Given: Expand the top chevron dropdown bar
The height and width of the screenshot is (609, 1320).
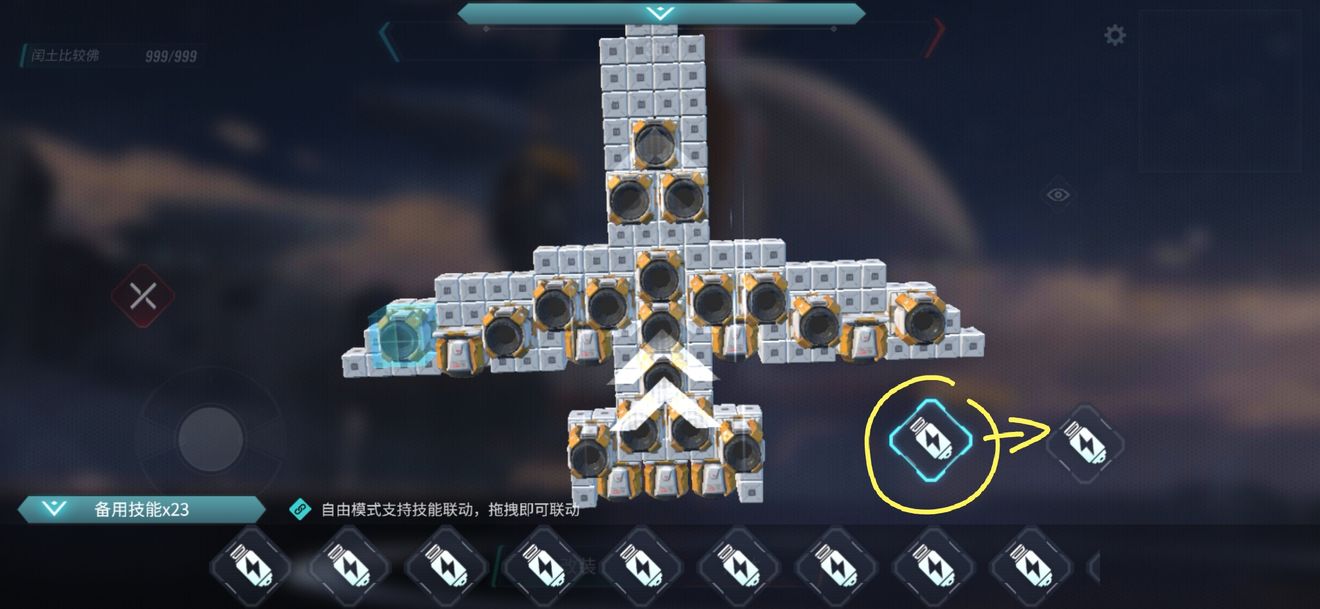Looking at the screenshot, I should coord(660,14).
